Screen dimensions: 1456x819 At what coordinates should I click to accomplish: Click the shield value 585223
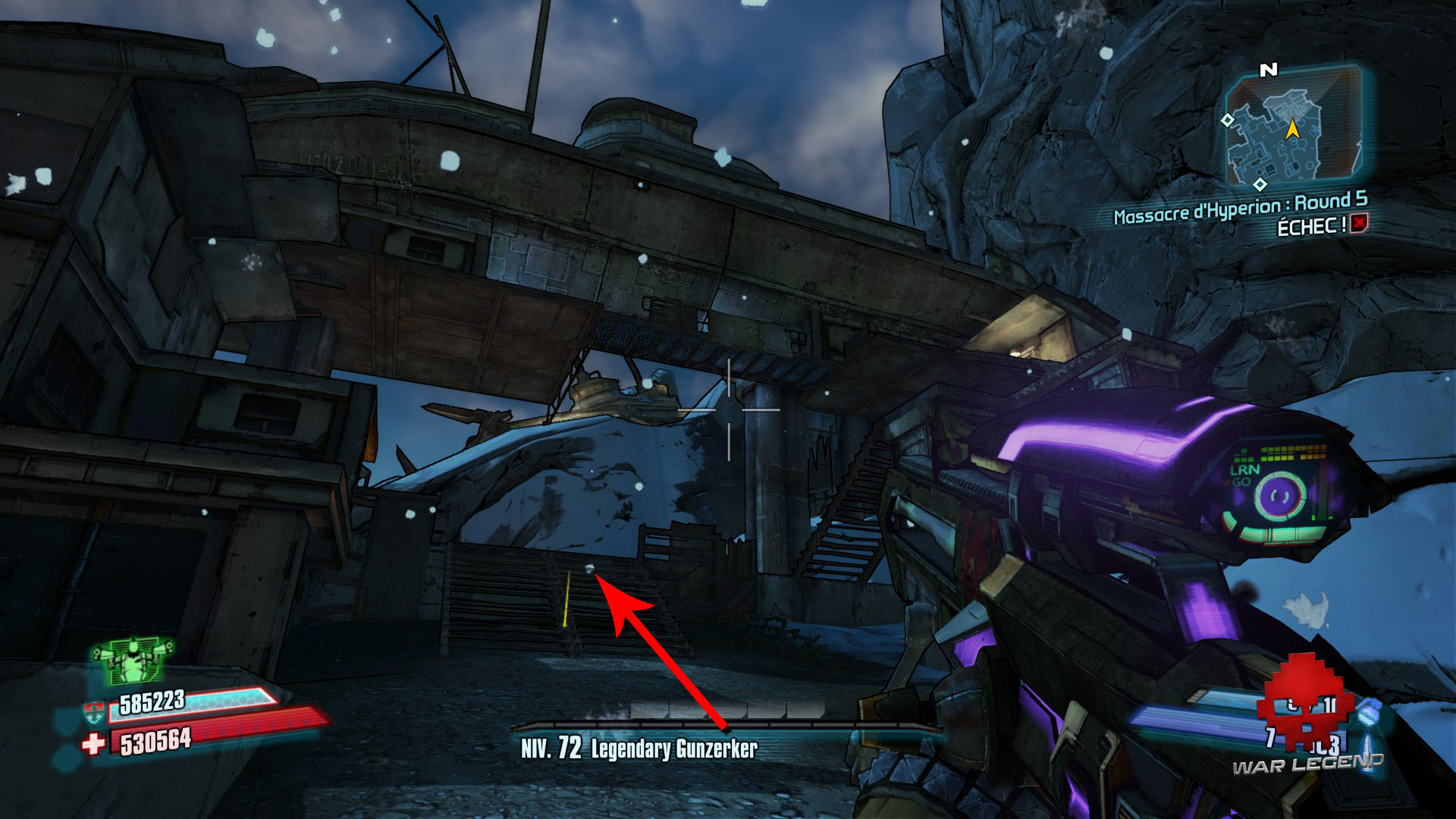152,702
